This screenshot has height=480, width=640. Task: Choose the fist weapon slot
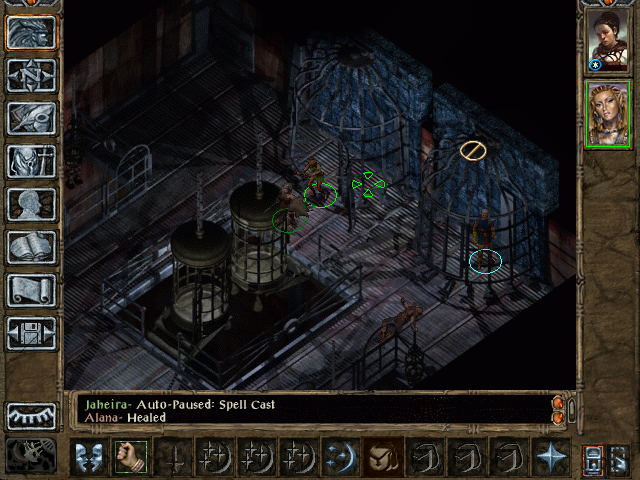pyautogui.click(x=130, y=457)
